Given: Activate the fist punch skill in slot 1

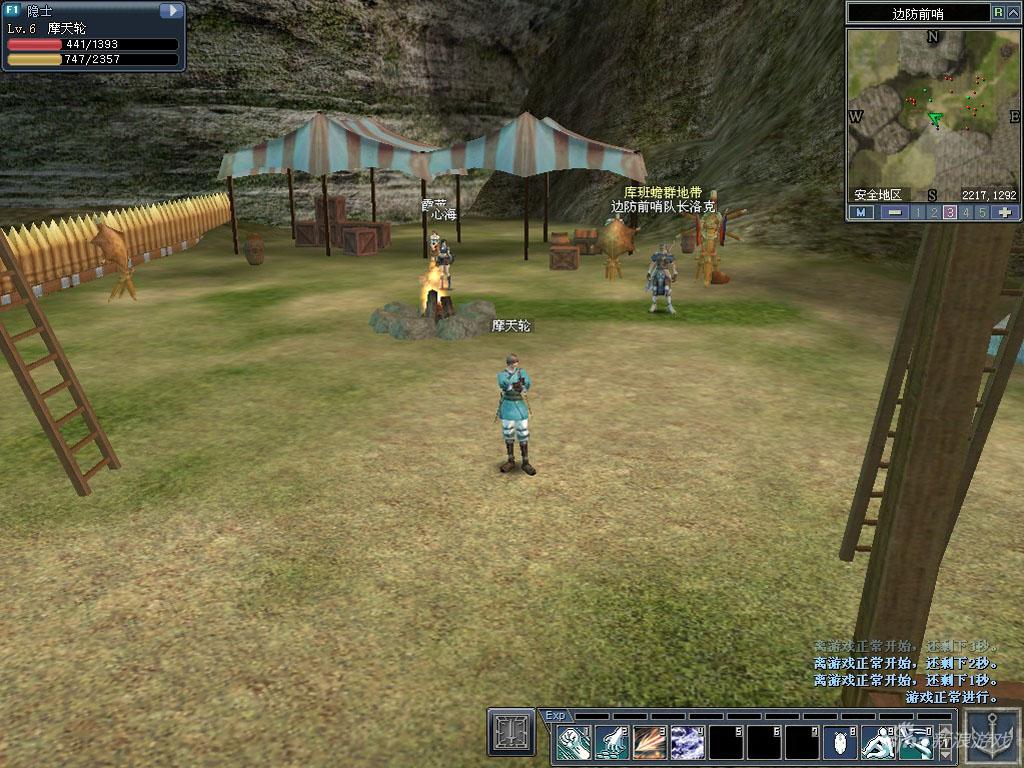Looking at the screenshot, I should [x=573, y=742].
